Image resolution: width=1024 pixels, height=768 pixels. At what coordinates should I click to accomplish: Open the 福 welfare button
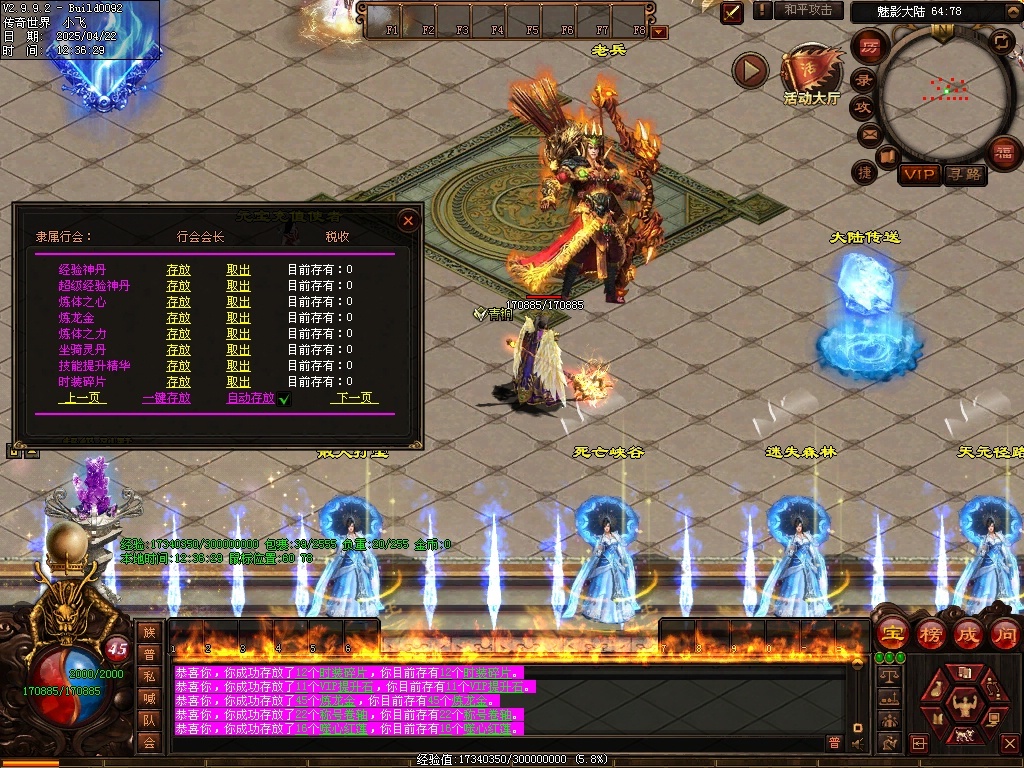pyautogui.click(x=1002, y=152)
